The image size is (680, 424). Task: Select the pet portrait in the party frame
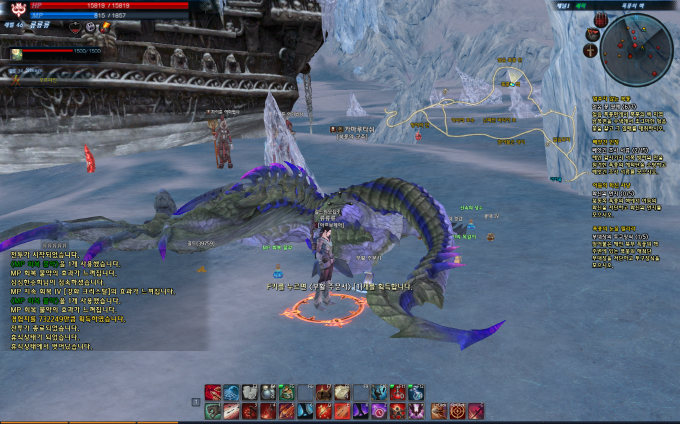point(17,53)
